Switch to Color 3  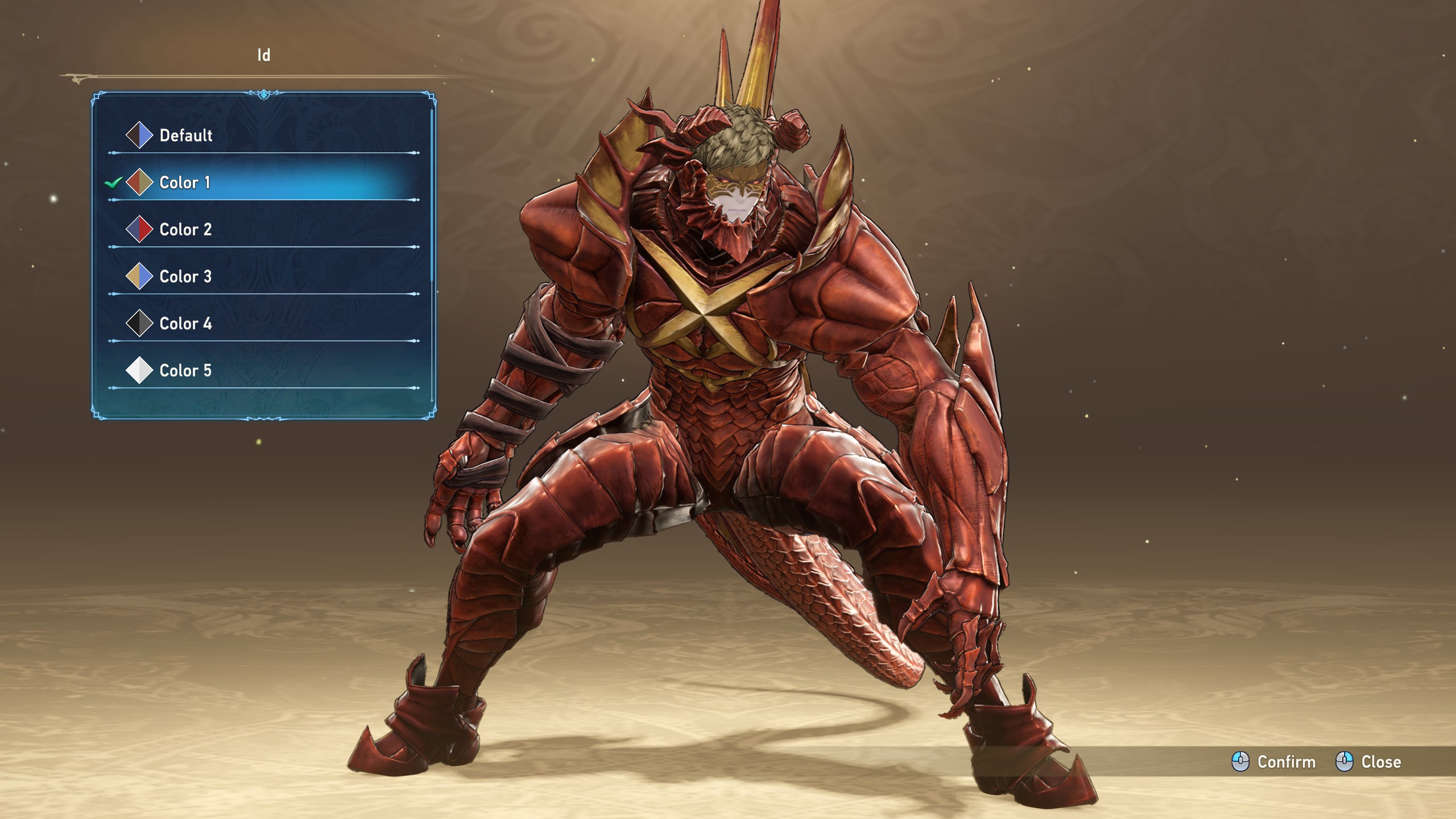tap(185, 277)
